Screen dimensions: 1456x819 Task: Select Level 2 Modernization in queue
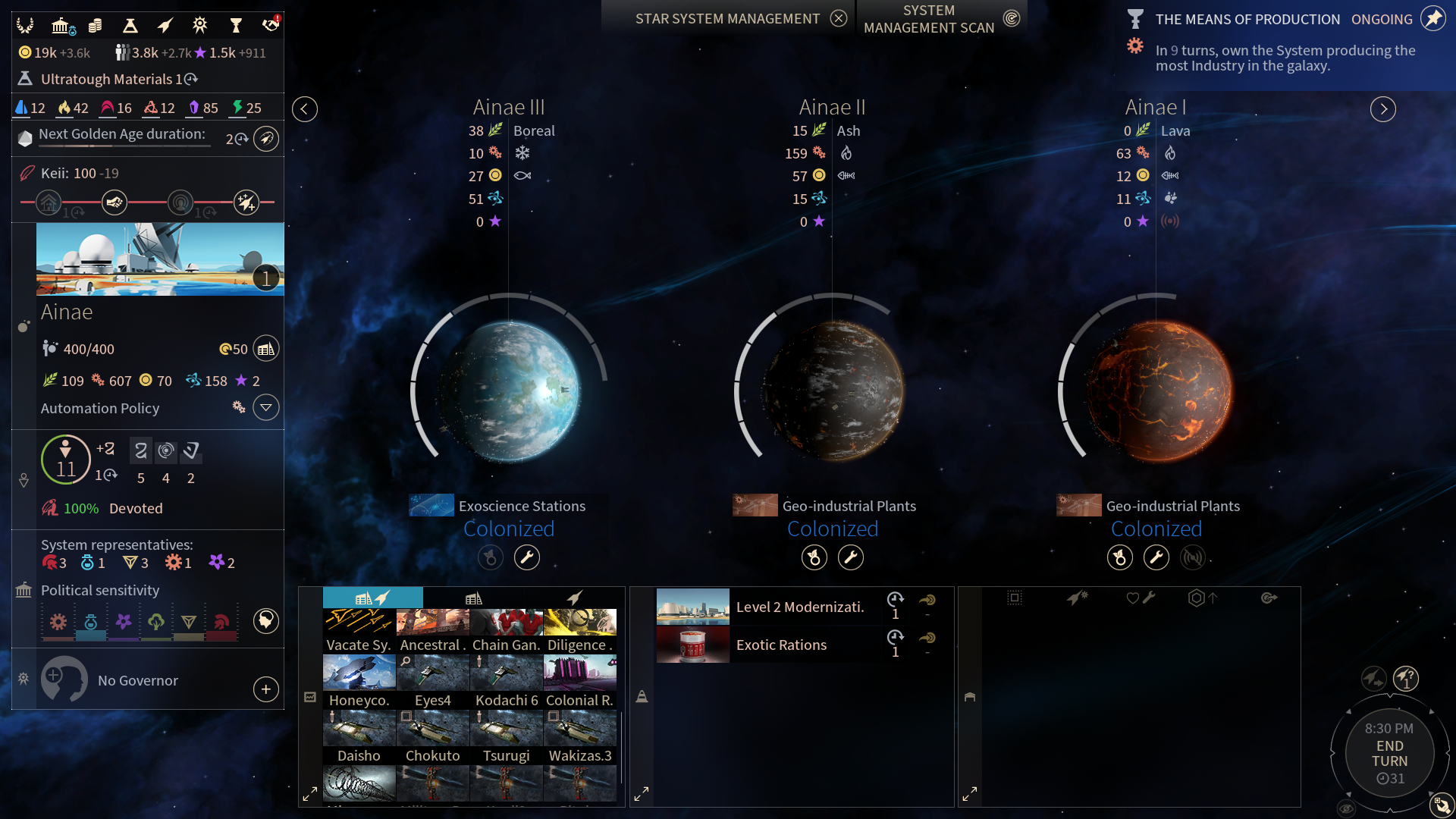click(x=799, y=607)
